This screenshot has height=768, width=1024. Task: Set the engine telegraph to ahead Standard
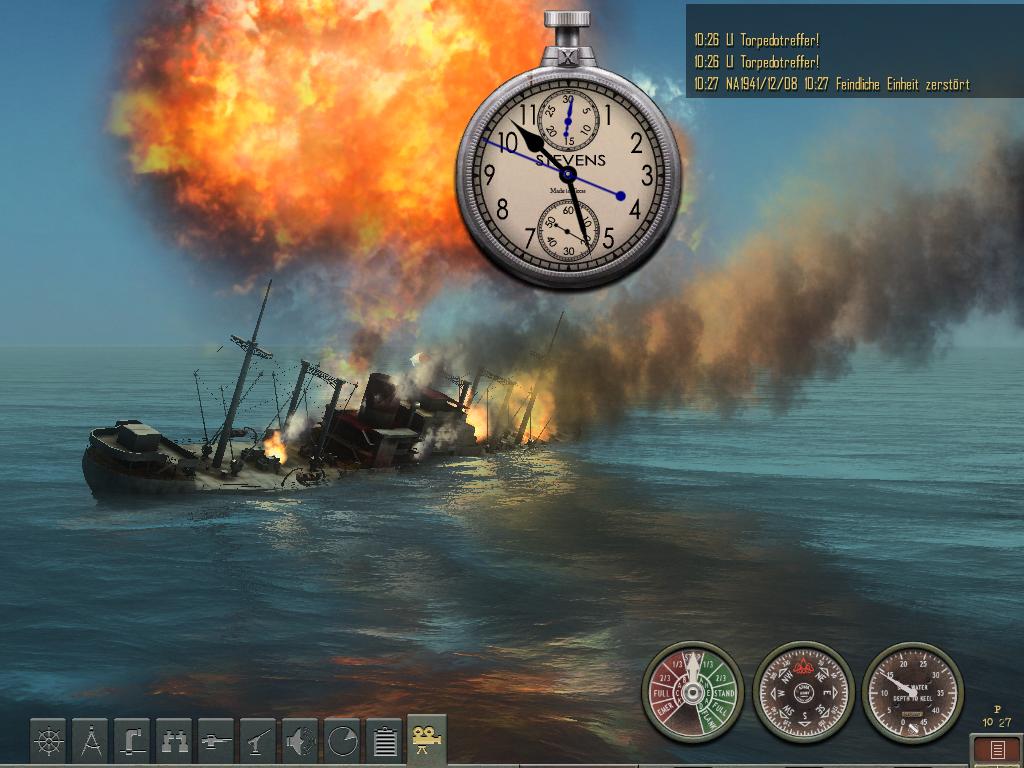pyautogui.click(x=723, y=692)
